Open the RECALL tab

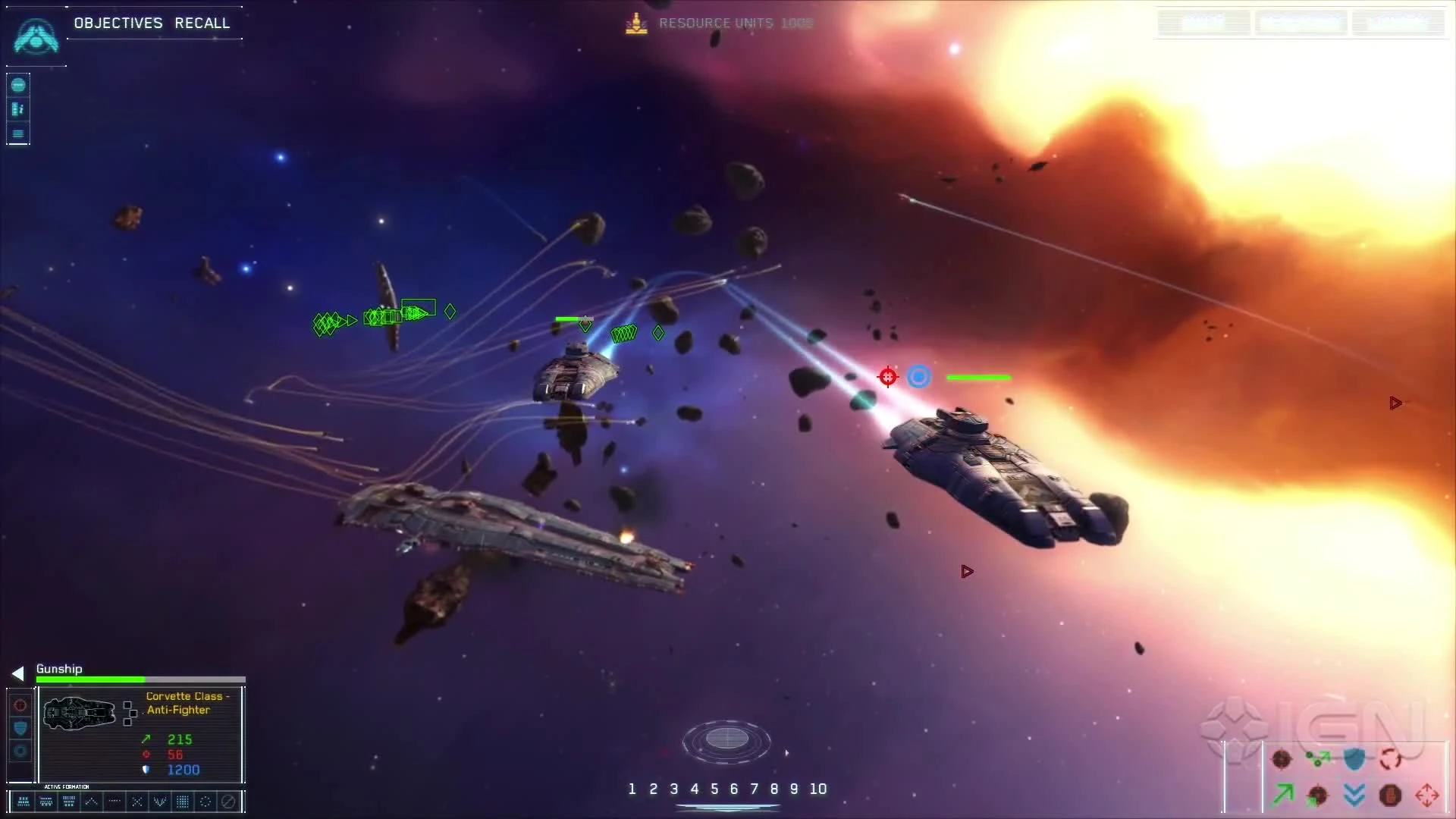tap(202, 23)
